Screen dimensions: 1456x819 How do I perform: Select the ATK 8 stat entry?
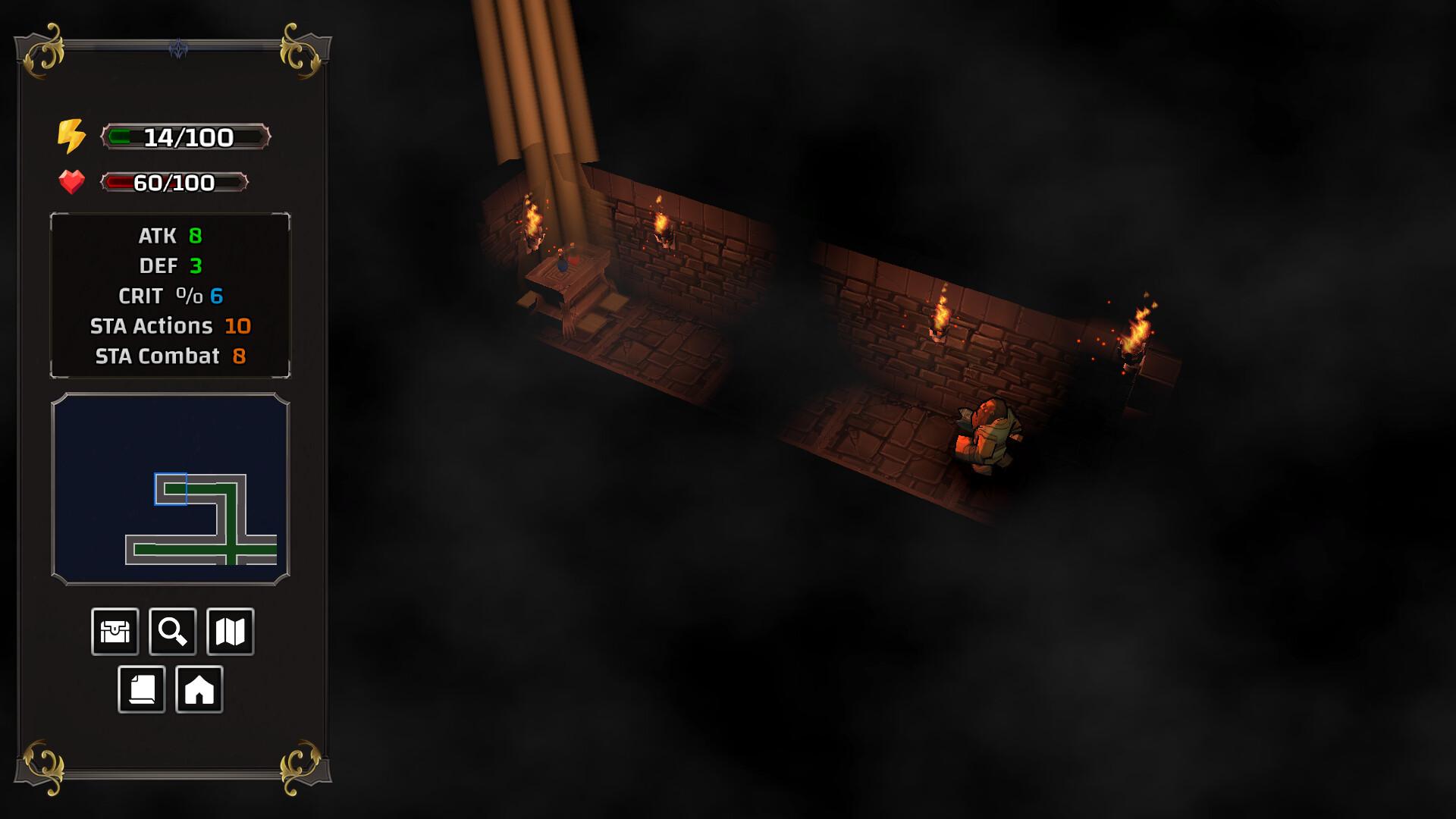[x=168, y=236]
